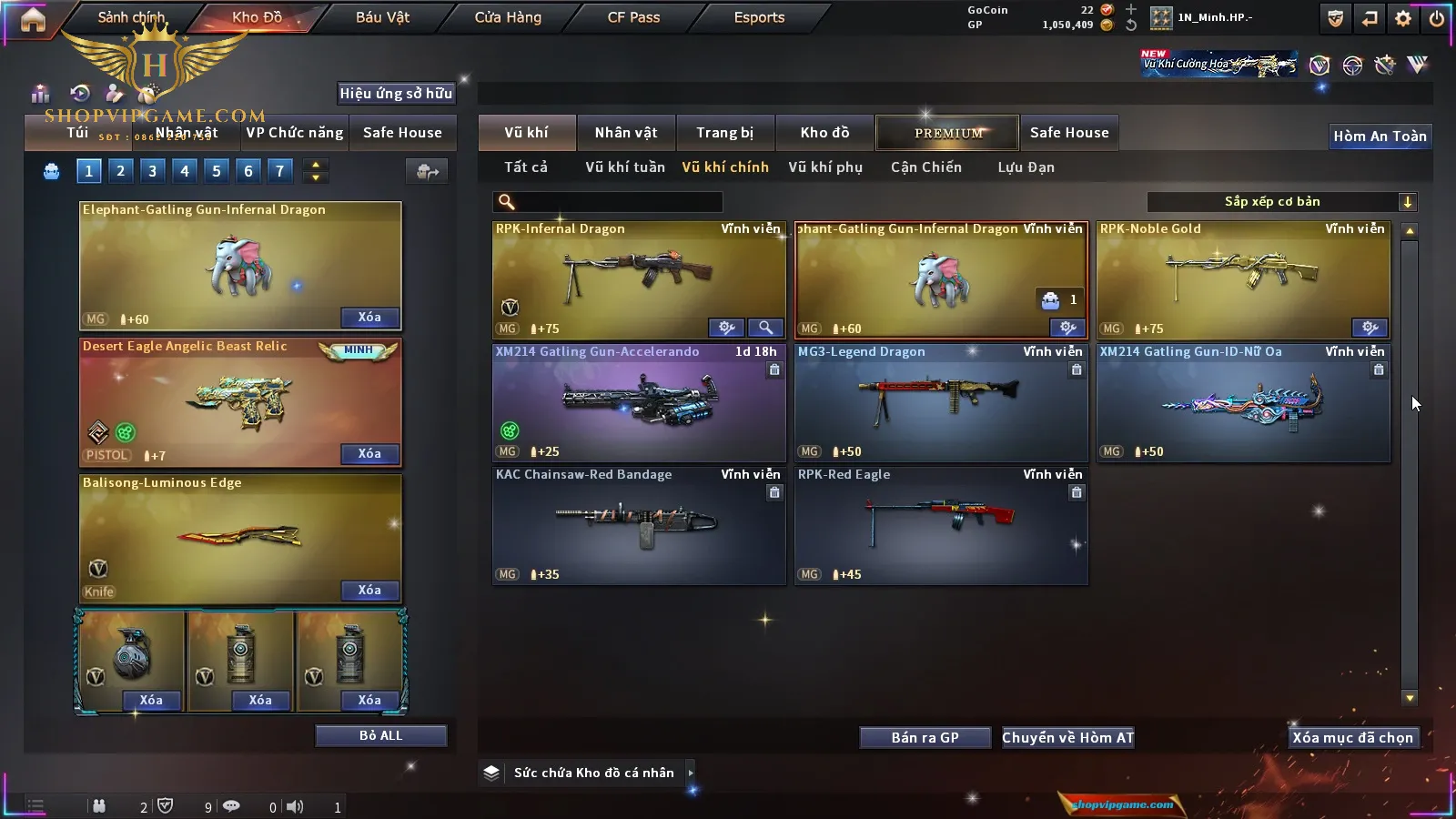
Task: Click the Bán ra GP button
Action: tap(925, 738)
